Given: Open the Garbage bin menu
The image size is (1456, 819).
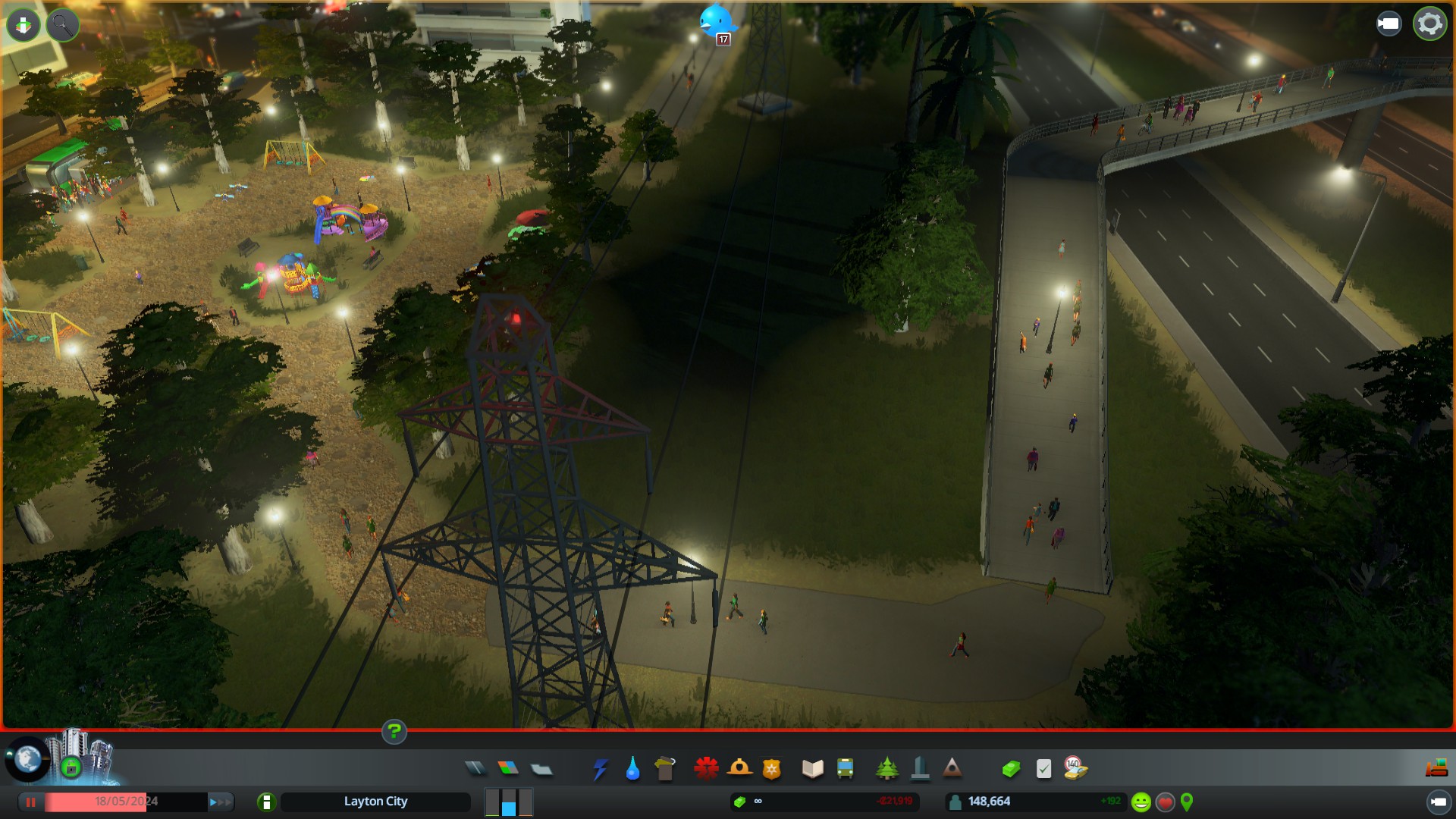Looking at the screenshot, I should 665,769.
